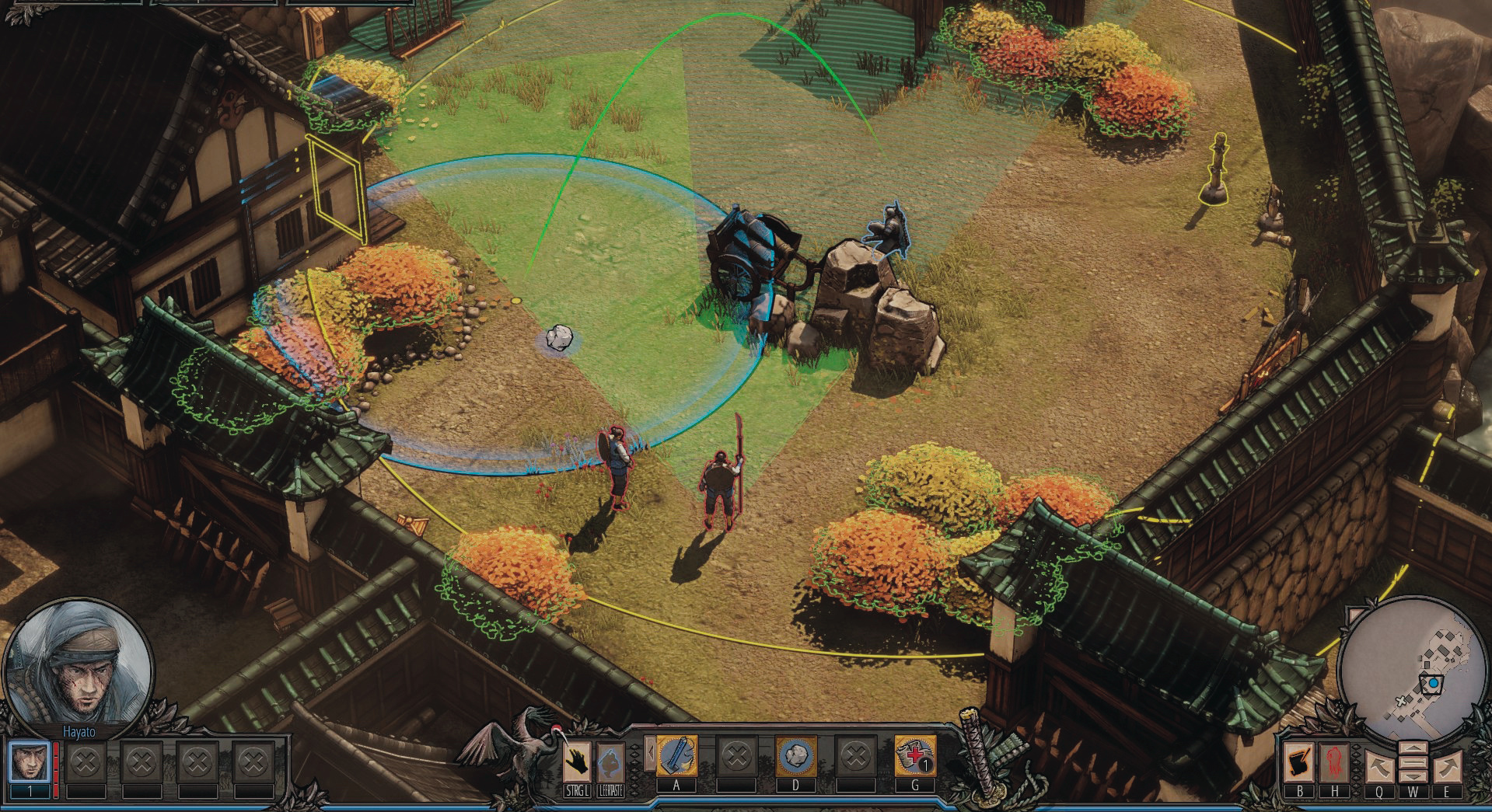
Task: Rotate camera with the right curved arrow
Action: 1447,766
